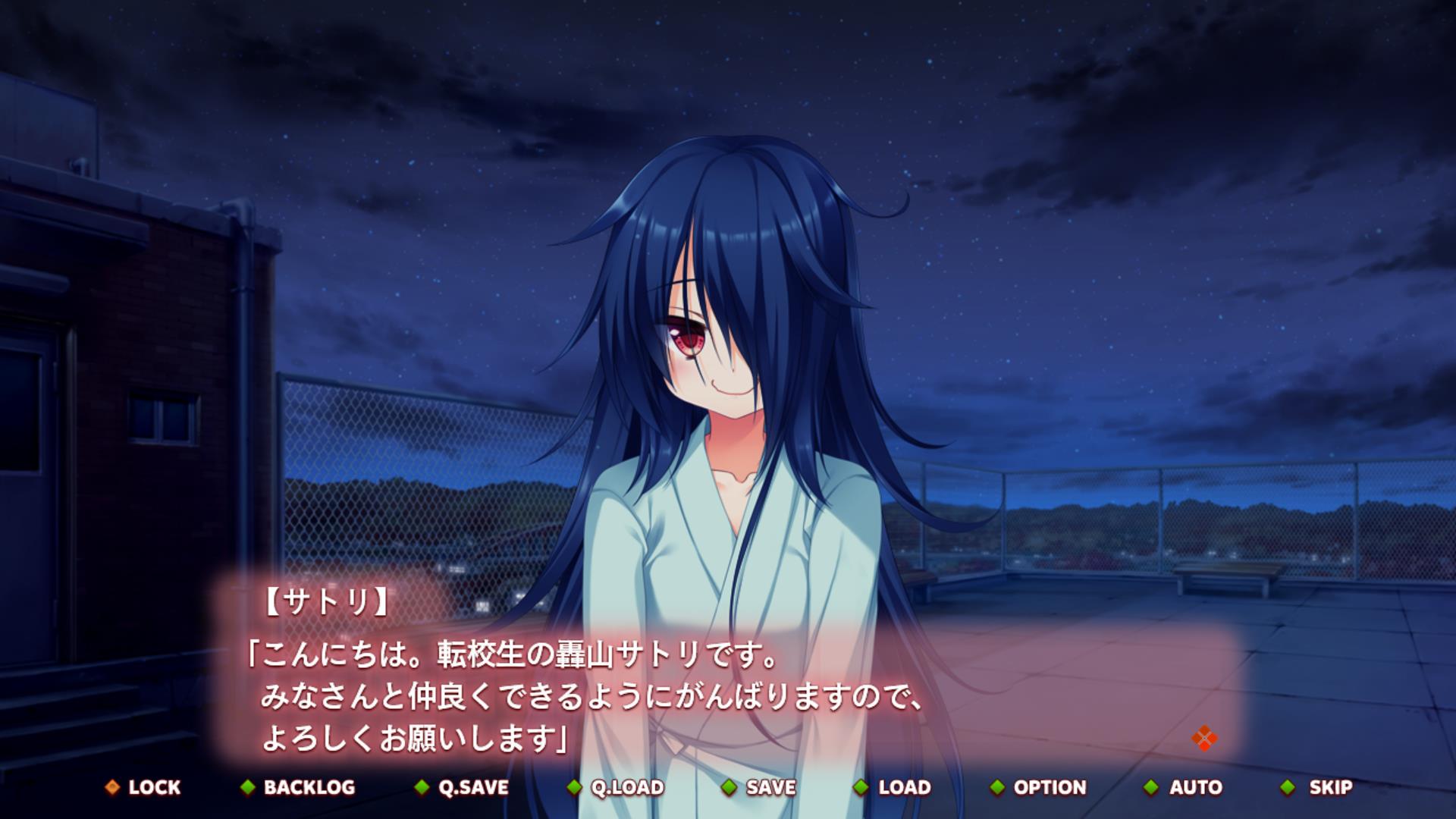The height and width of the screenshot is (819, 1456).
Task: Quick load using Q.LOAD
Action: pyautogui.click(x=617, y=787)
